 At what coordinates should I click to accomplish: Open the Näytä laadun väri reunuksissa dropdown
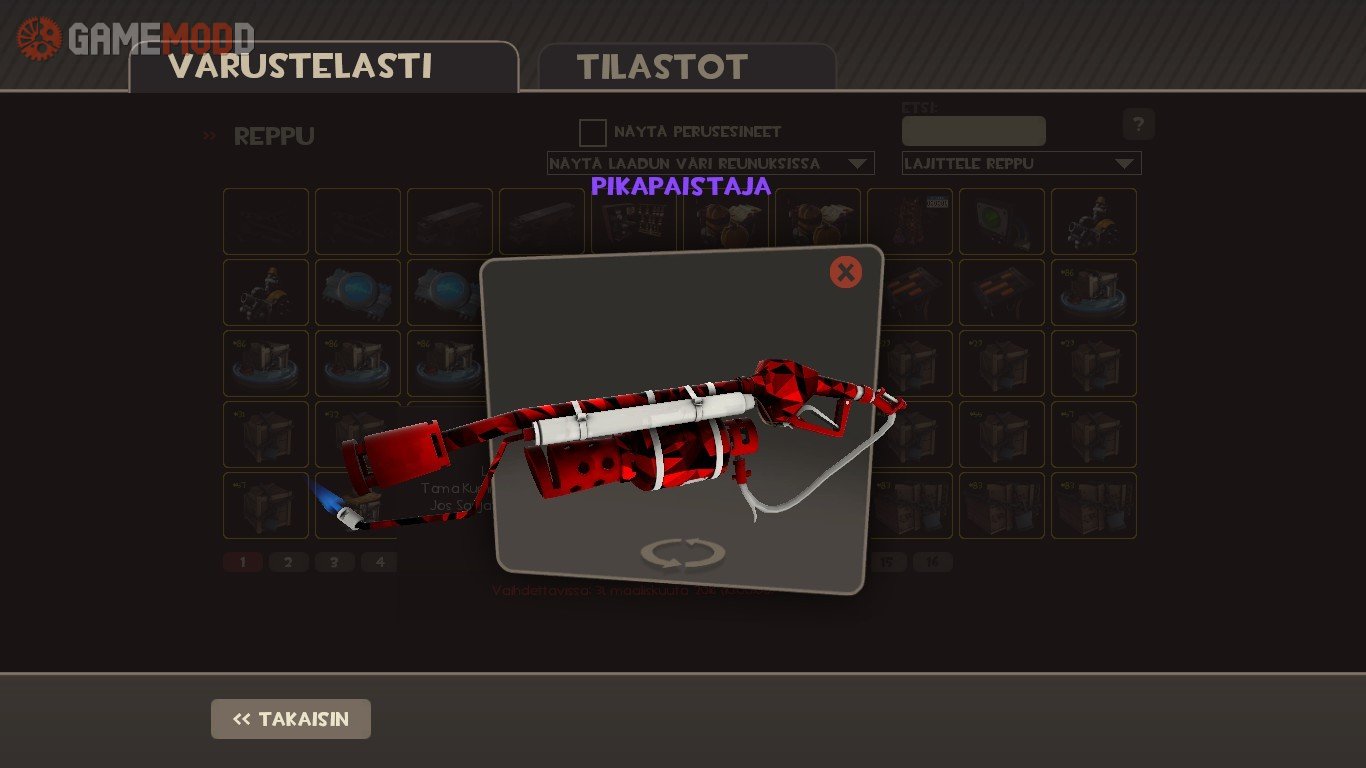click(x=710, y=163)
